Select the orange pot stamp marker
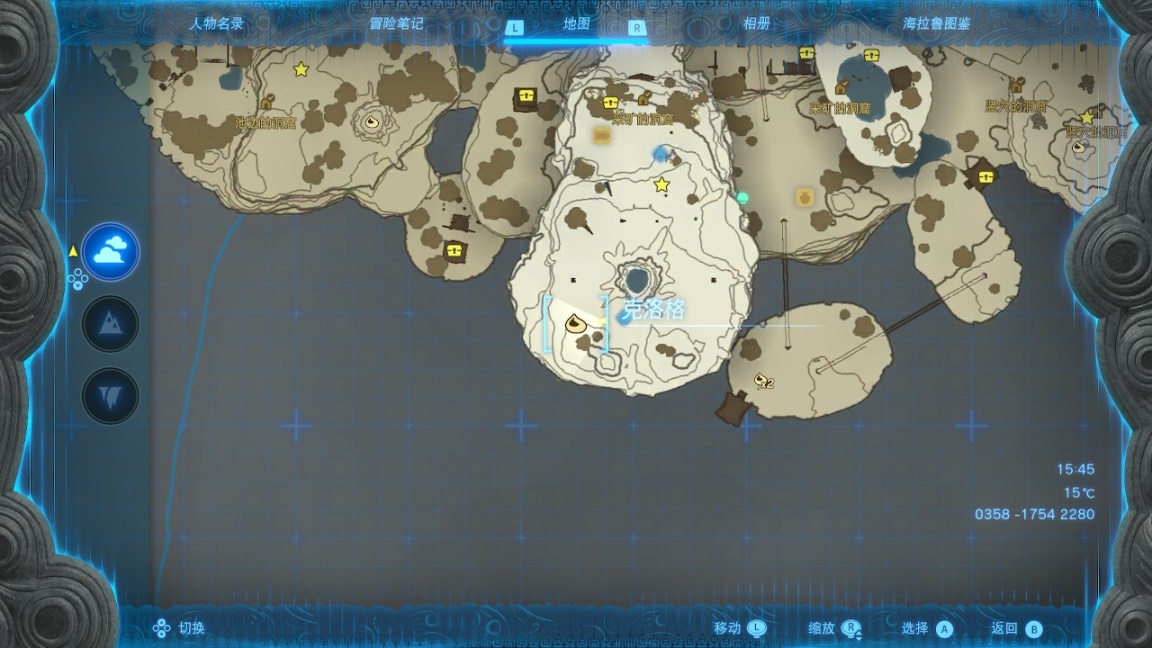1152x648 pixels. 804,197
